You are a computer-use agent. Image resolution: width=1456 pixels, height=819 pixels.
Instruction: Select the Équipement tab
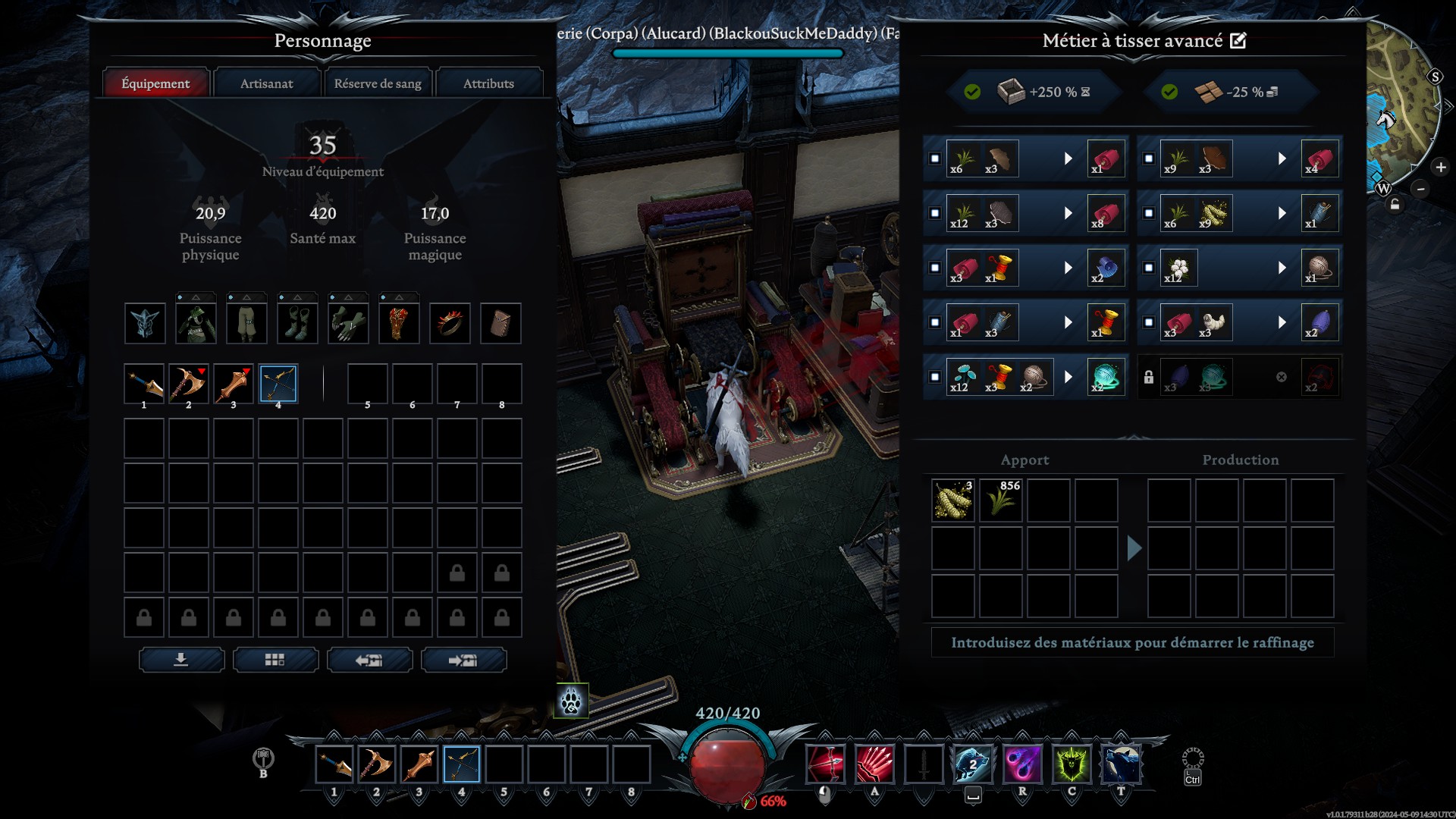click(155, 83)
